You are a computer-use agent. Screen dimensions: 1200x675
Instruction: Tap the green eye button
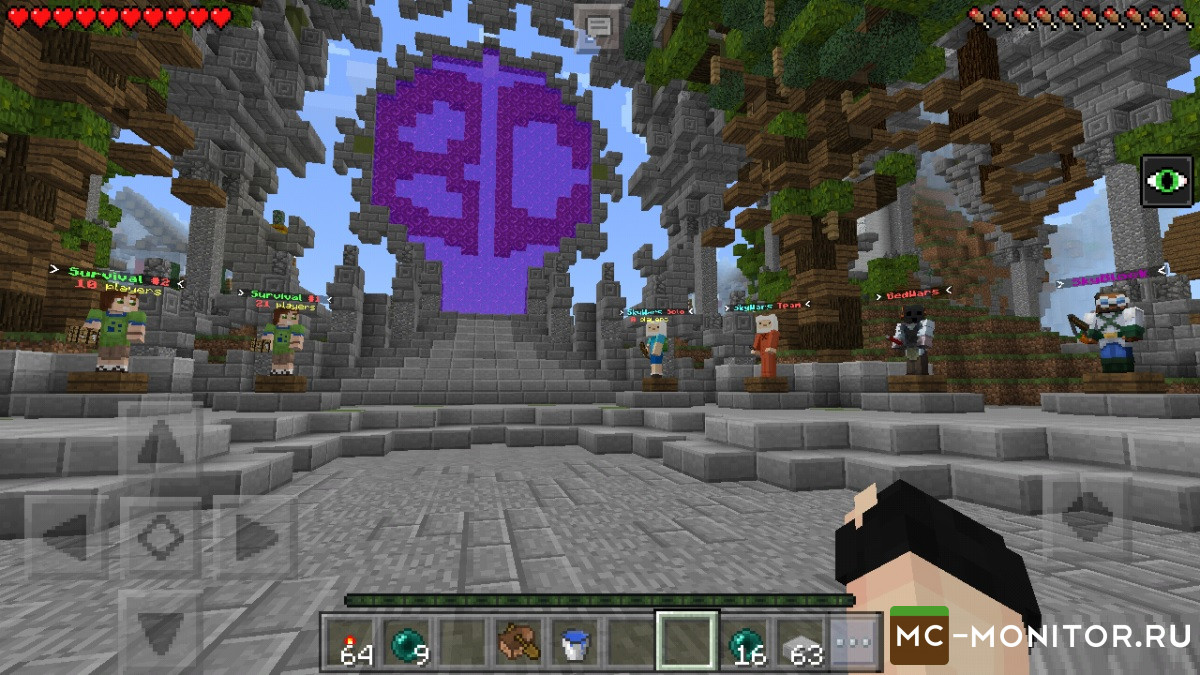click(1167, 182)
